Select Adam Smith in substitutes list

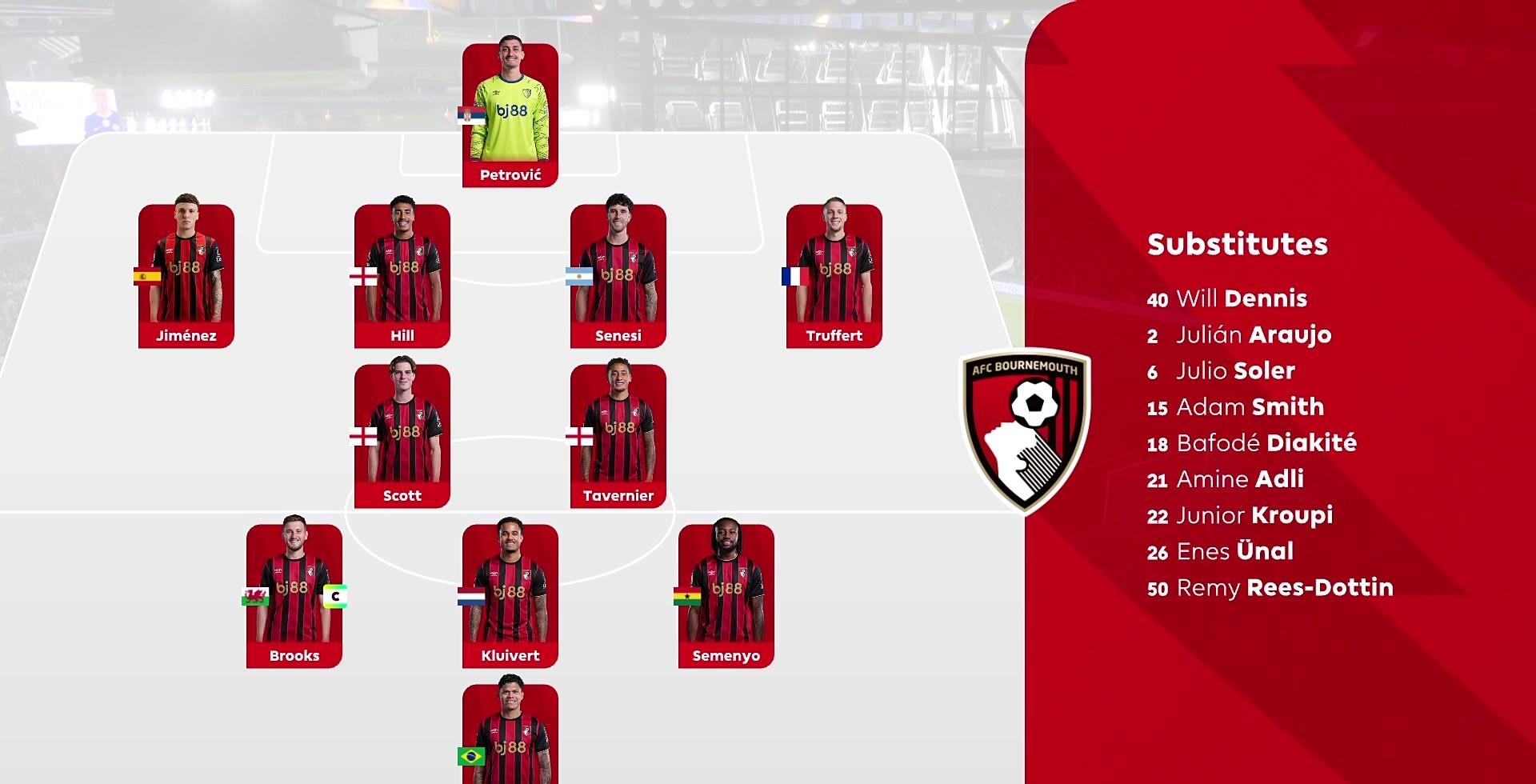pyautogui.click(x=1235, y=407)
